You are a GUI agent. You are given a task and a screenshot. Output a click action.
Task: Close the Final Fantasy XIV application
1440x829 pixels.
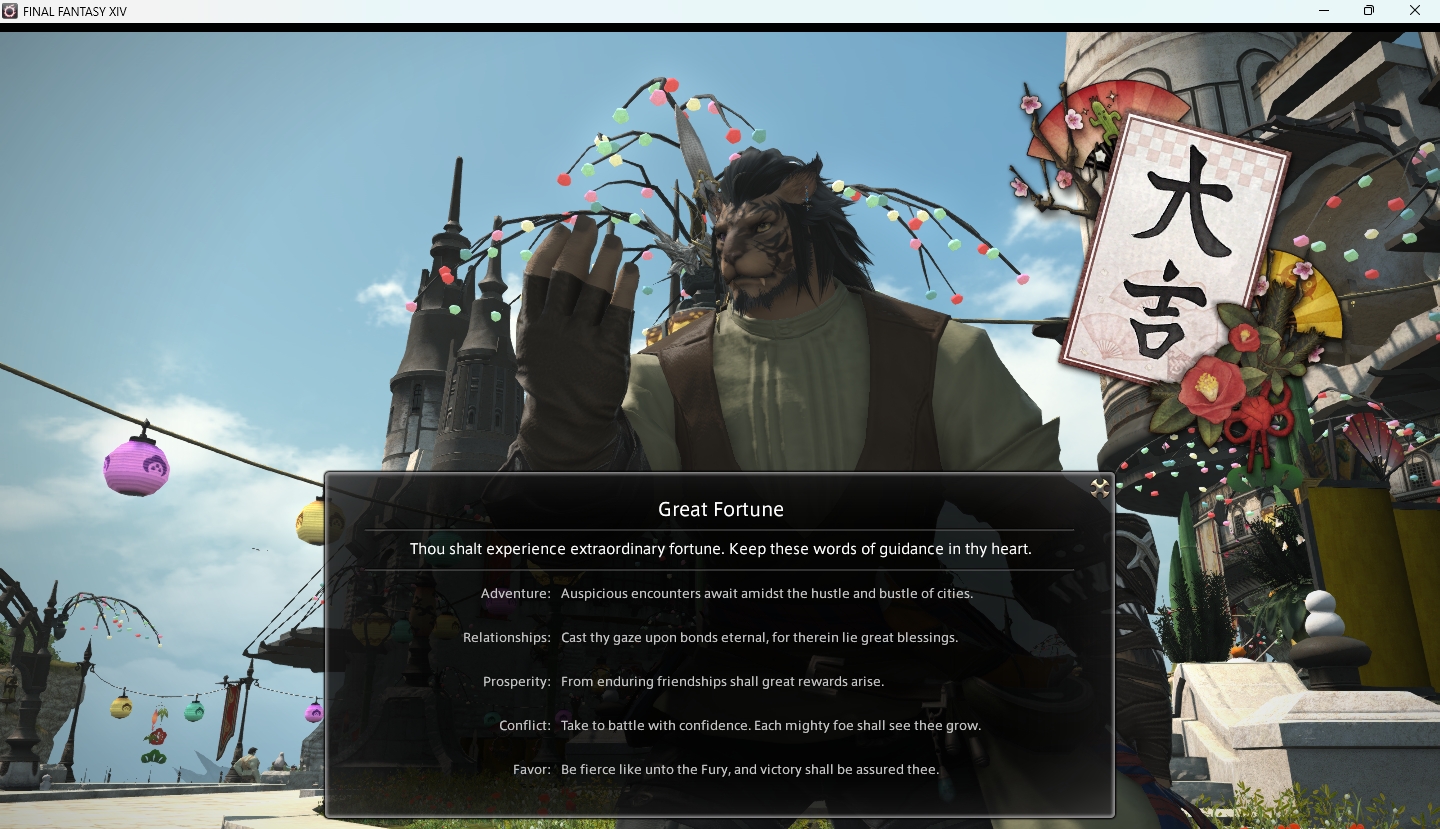[1415, 11]
